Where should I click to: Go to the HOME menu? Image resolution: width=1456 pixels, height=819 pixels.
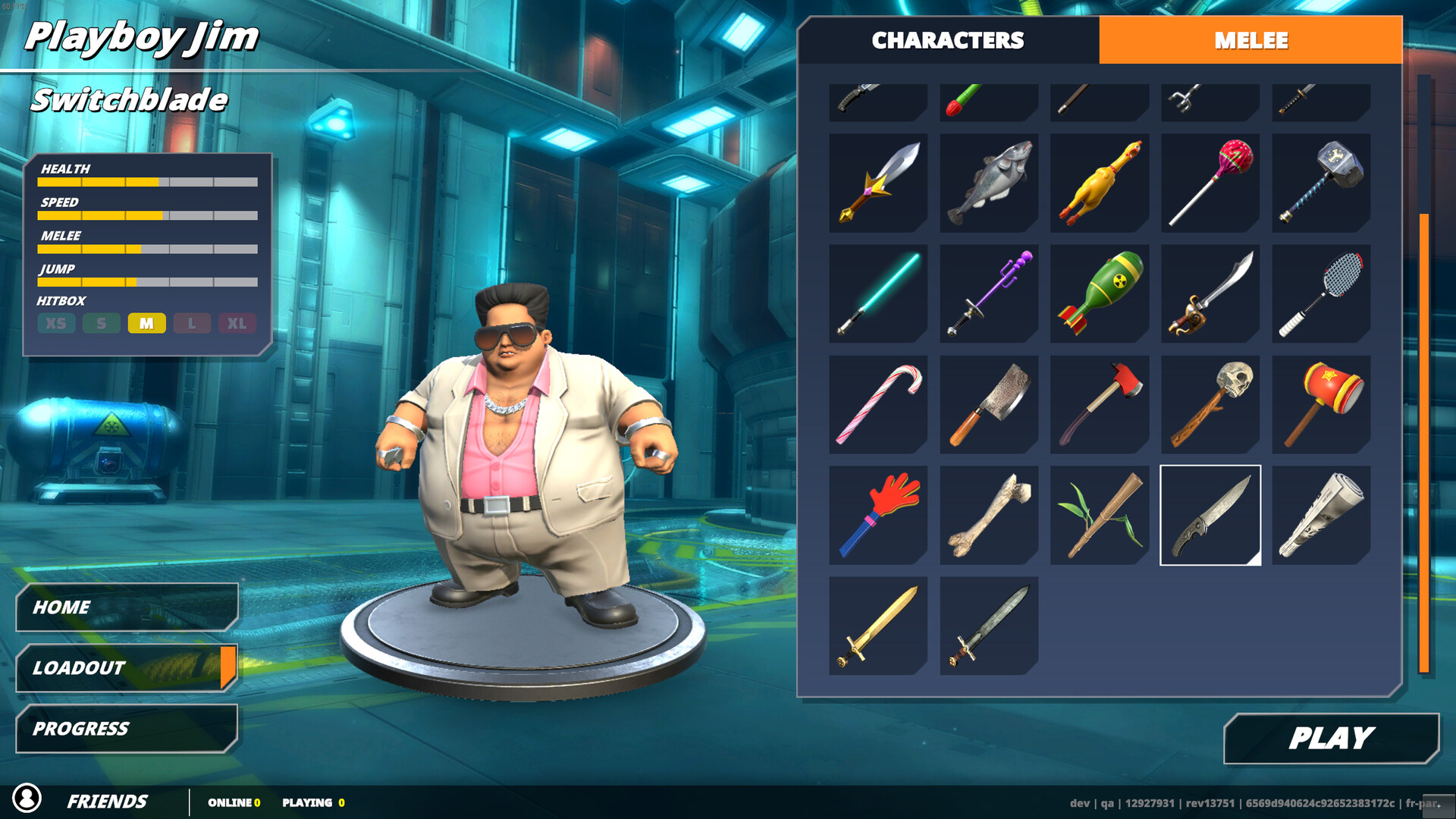click(125, 607)
